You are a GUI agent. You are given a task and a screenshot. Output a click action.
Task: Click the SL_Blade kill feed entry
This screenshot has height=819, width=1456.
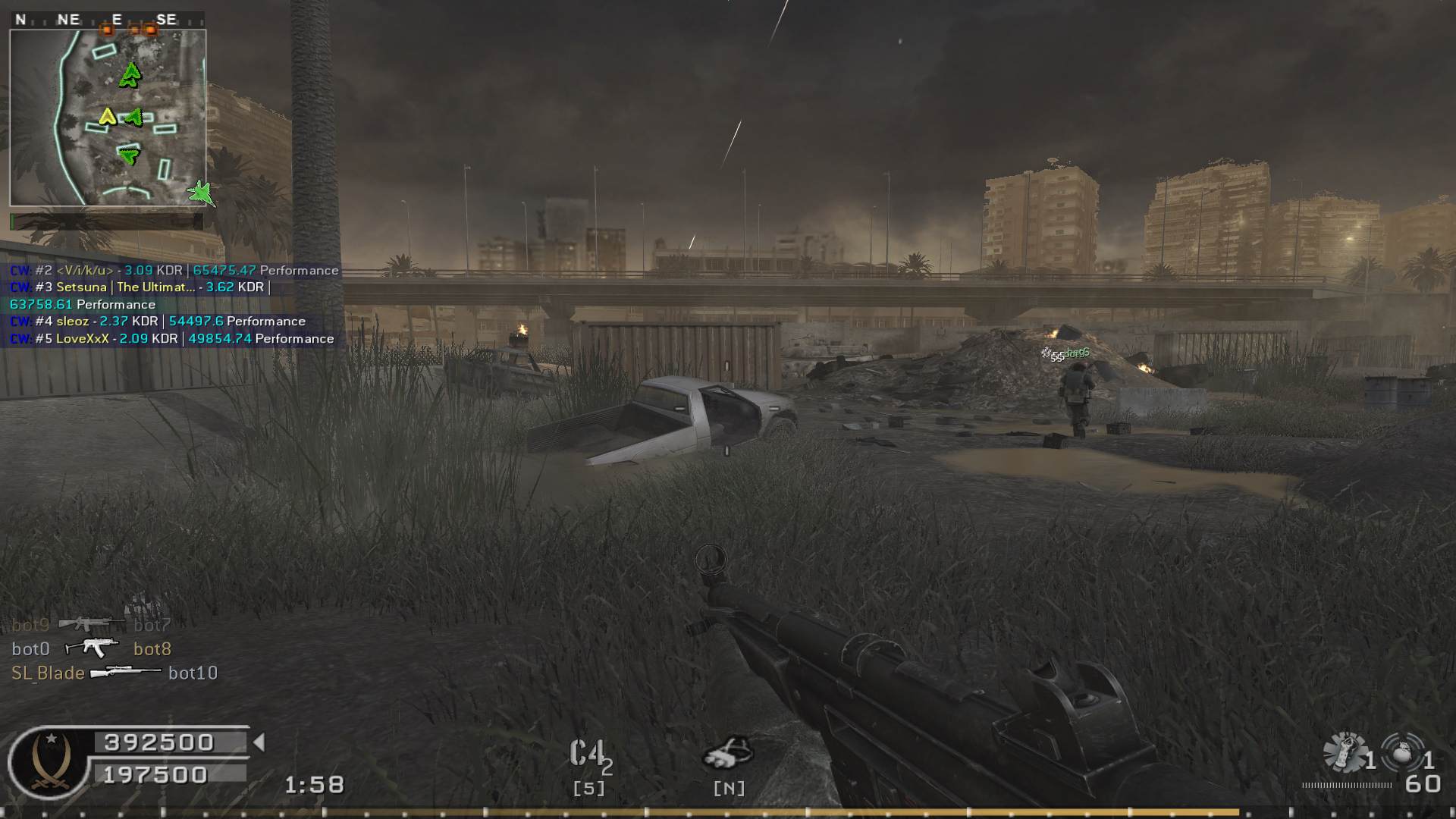tap(114, 673)
